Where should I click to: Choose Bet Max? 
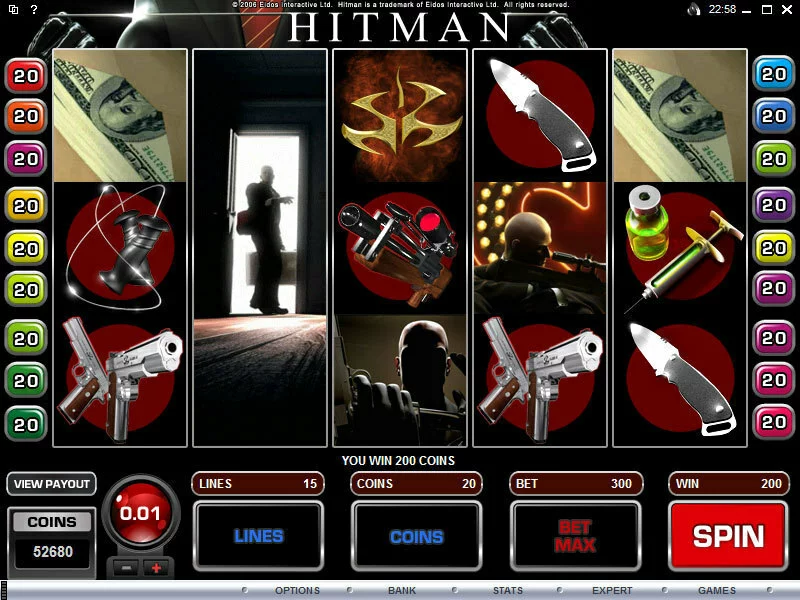[575, 536]
